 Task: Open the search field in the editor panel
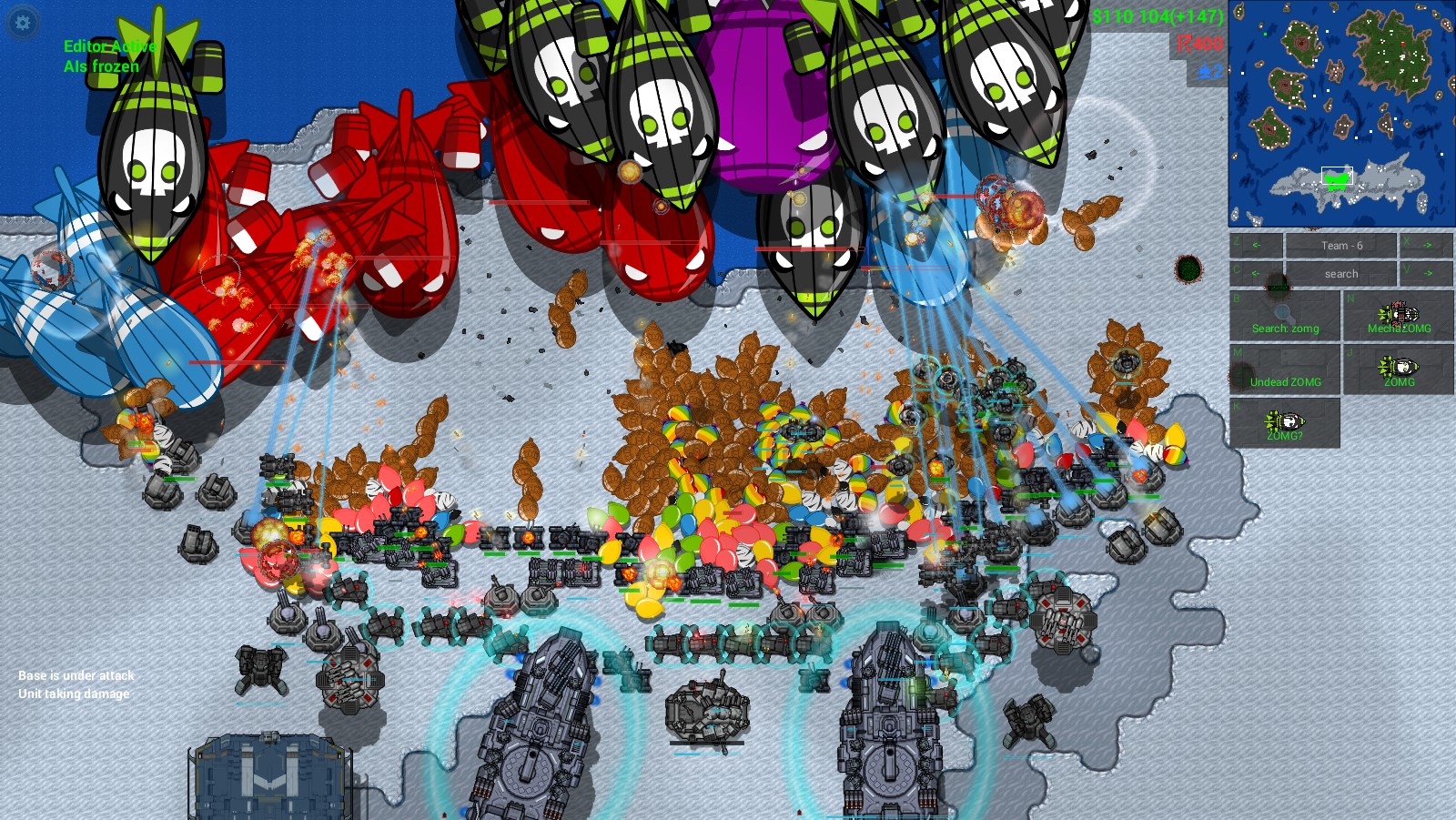point(1340,273)
